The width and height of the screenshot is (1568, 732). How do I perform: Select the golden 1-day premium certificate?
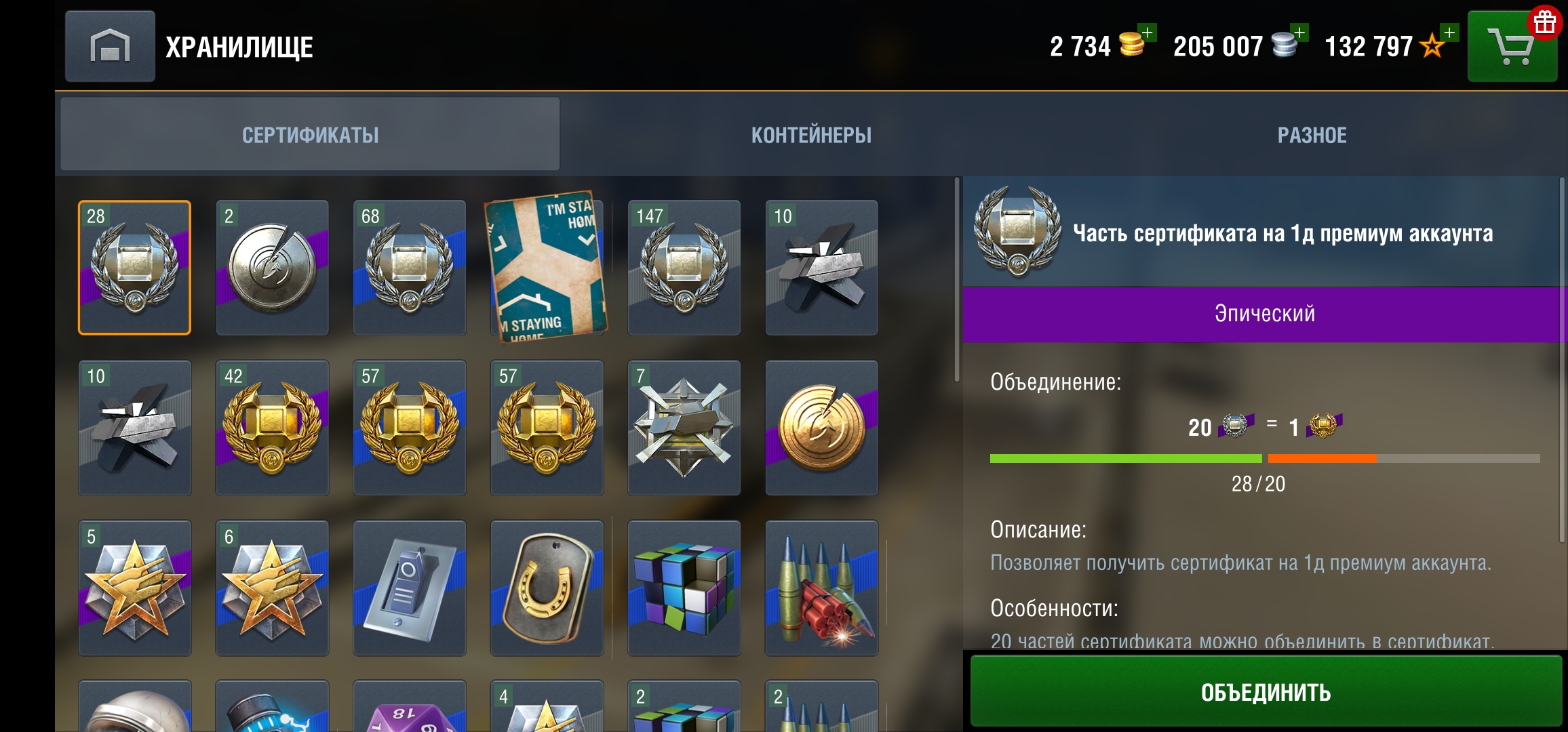[x=271, y=427]
